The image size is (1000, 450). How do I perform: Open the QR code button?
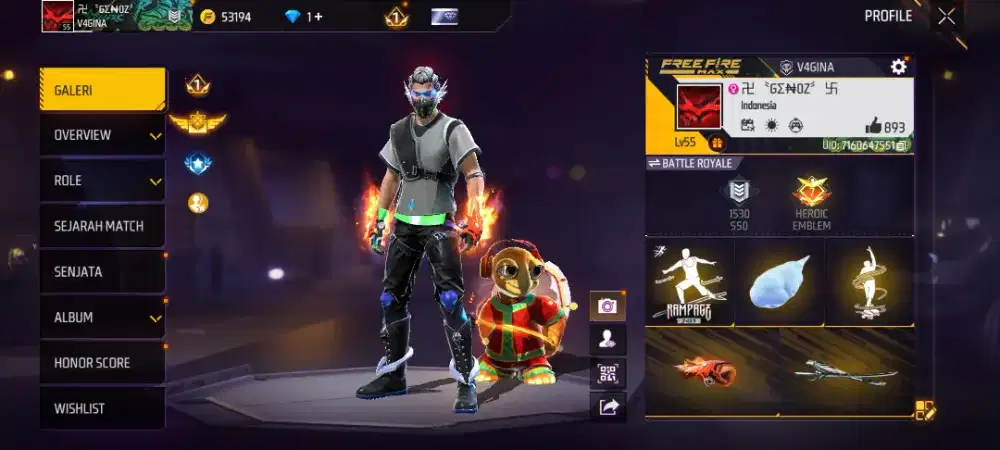point(607,373)
